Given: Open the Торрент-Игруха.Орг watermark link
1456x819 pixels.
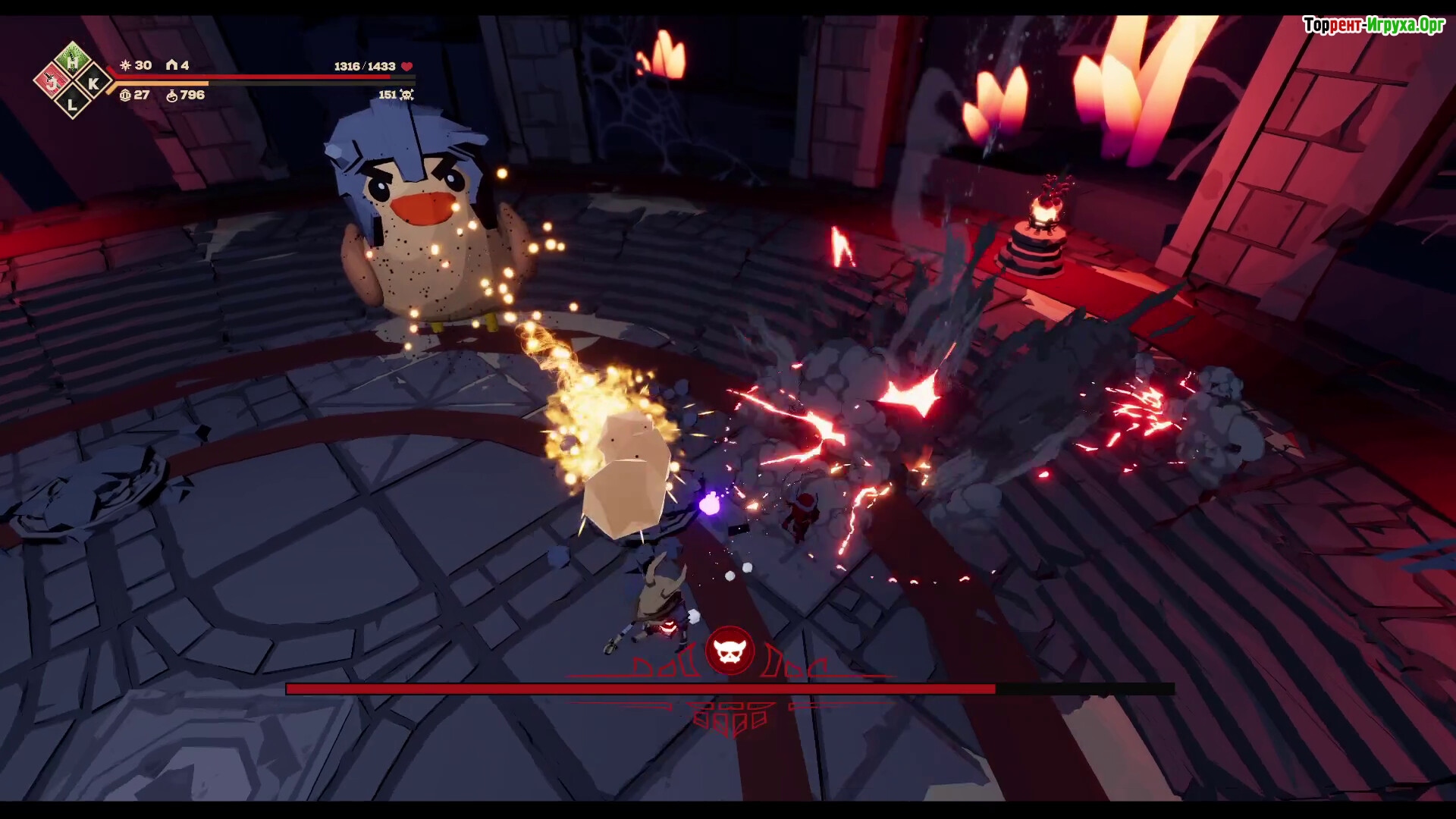Looking at the screenshot, I should click(x=1373, y=25).
